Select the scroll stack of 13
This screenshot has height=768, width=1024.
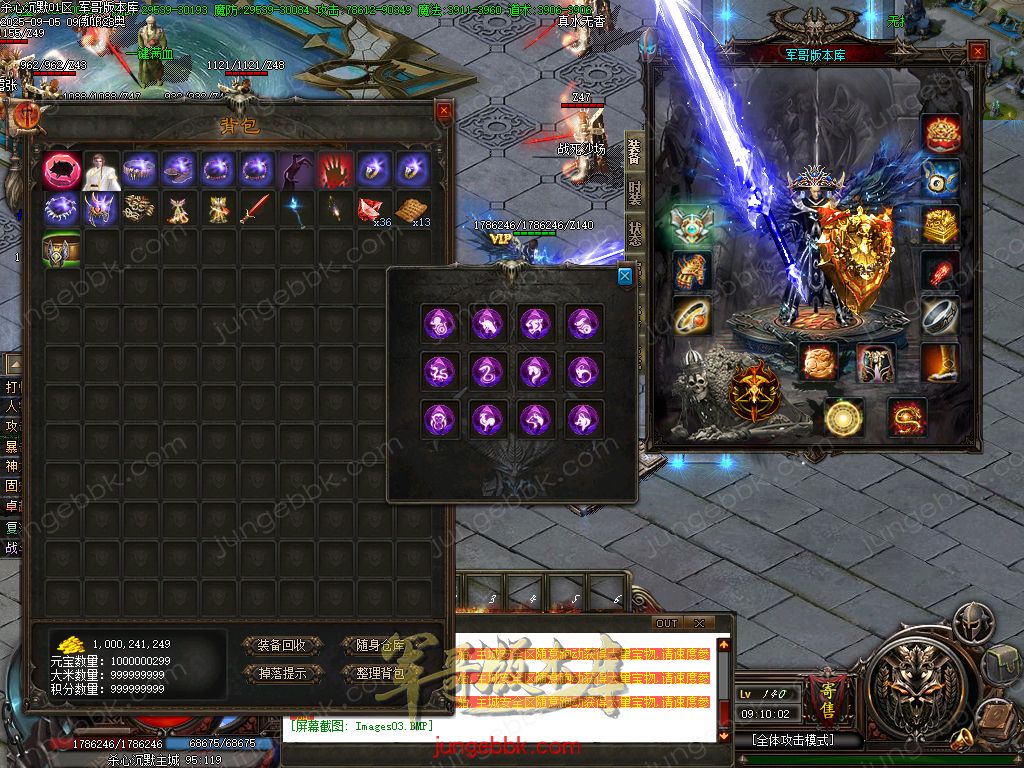tap(413, 210)
